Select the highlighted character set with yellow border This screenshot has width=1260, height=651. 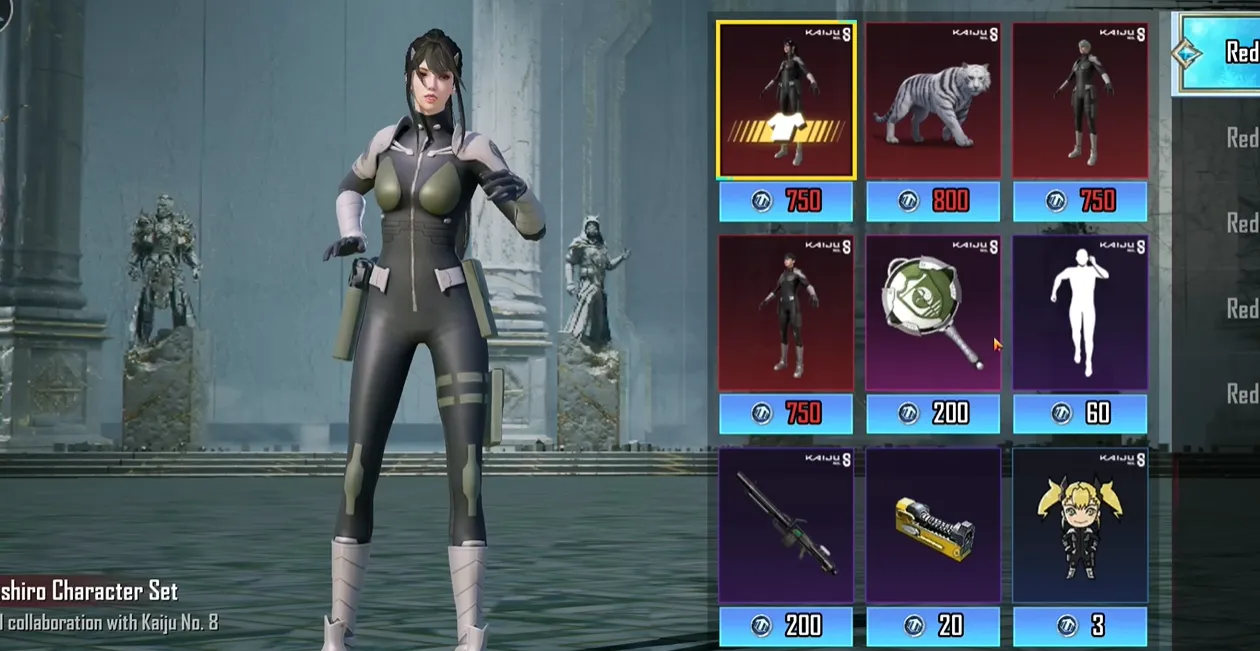(786, 100)
